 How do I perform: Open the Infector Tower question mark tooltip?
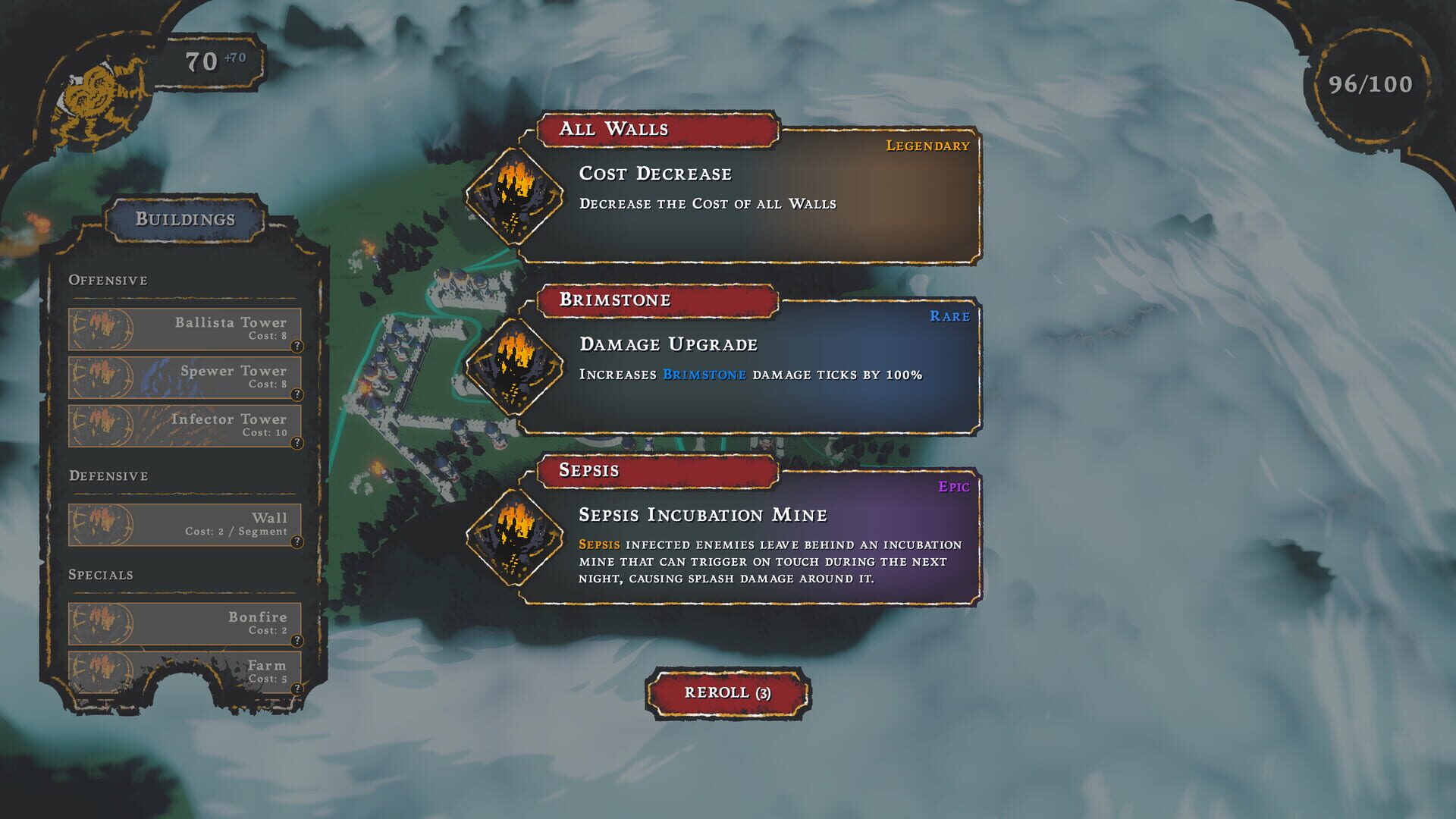(x=298, y=442)
